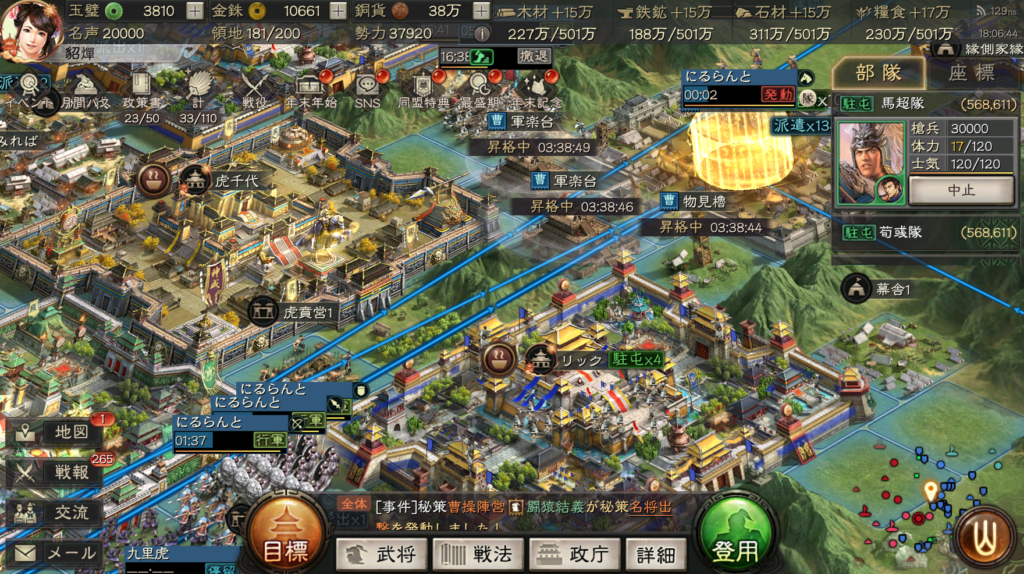Open the 武将 generals menu

point(381,553)
